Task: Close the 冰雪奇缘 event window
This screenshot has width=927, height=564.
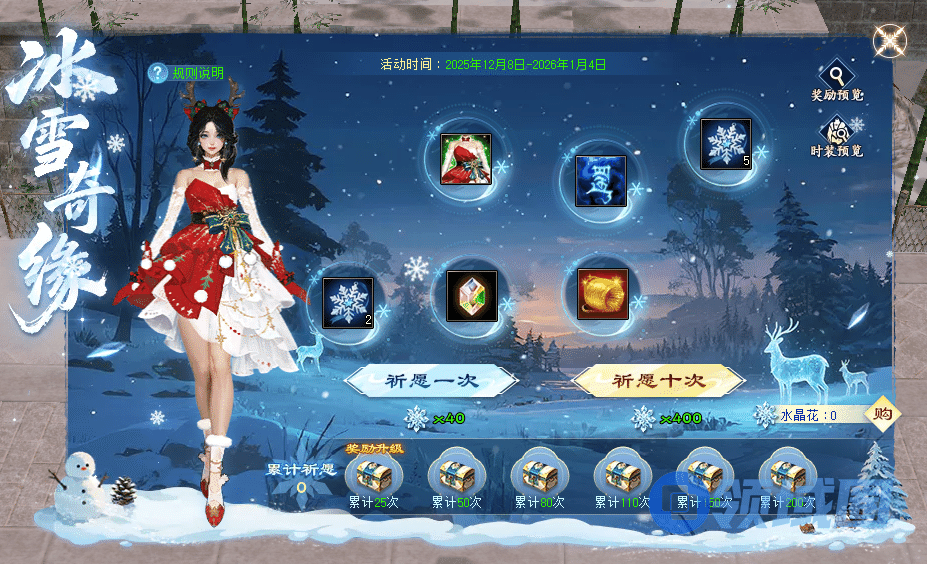Action: 887,42
